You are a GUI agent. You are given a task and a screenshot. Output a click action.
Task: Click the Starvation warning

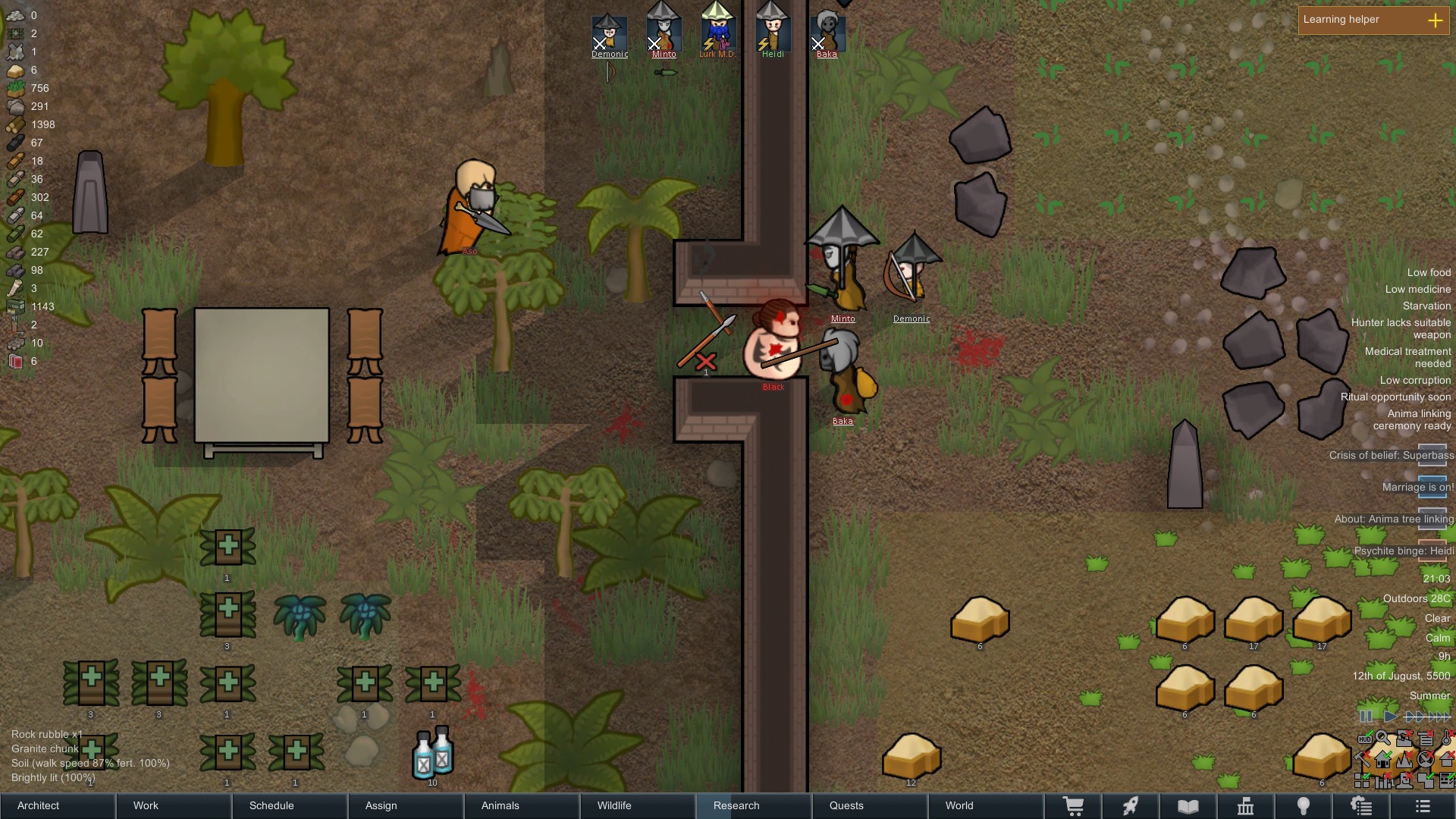1426,306
